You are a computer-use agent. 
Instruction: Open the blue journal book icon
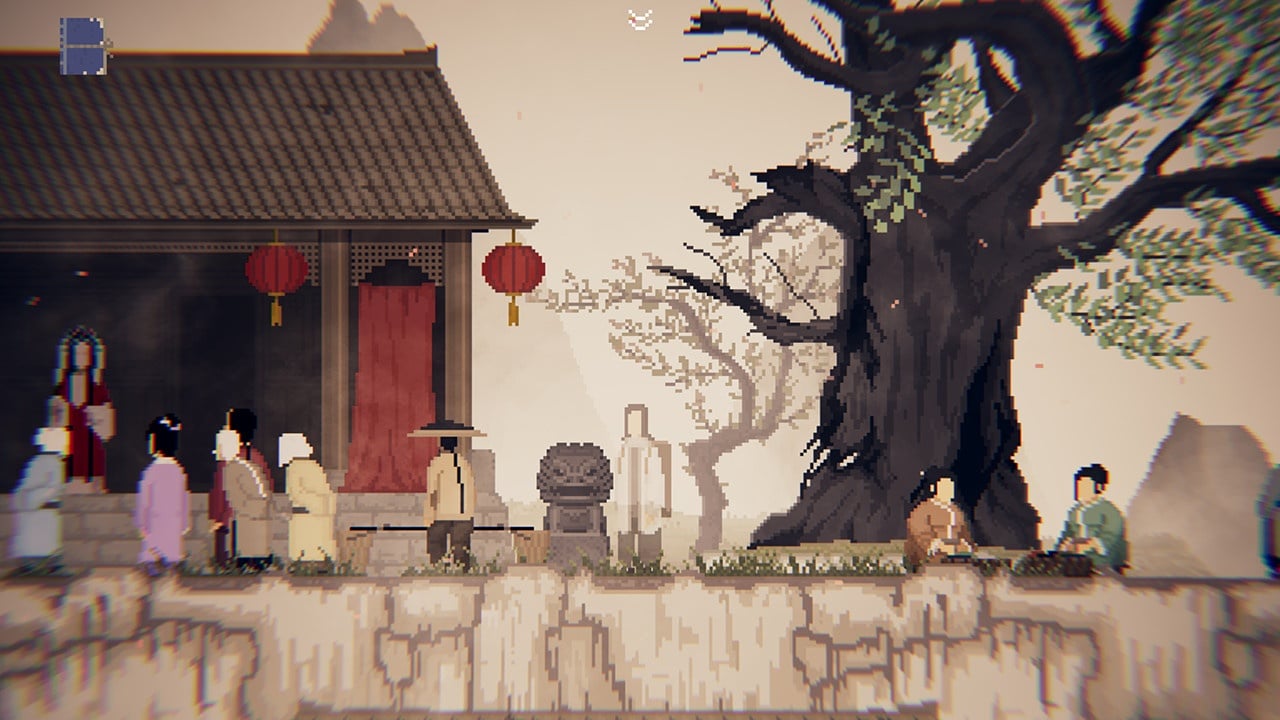tap(83, 46)
